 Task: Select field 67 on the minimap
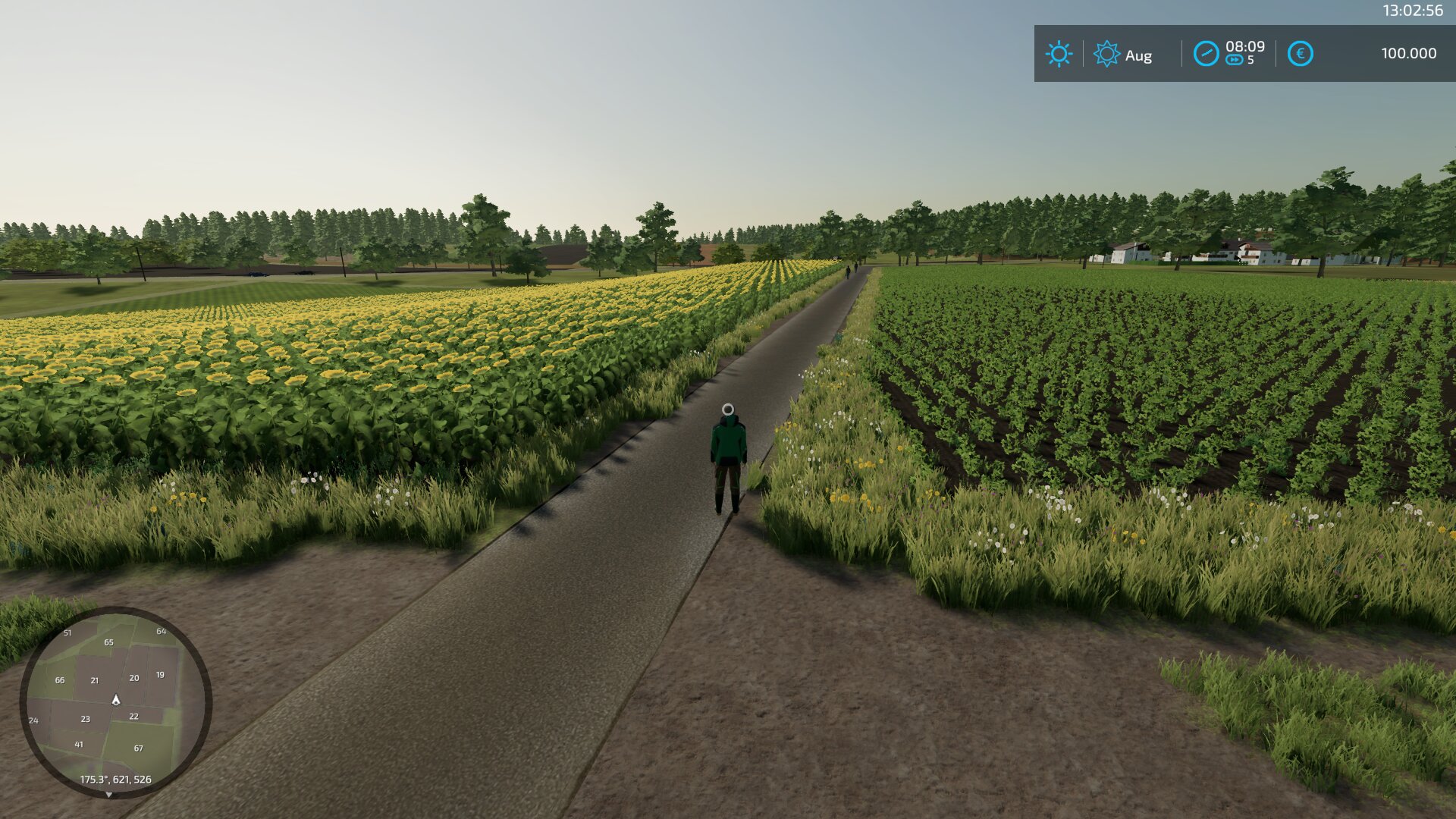pyautogui.click(x=138, y=748)
